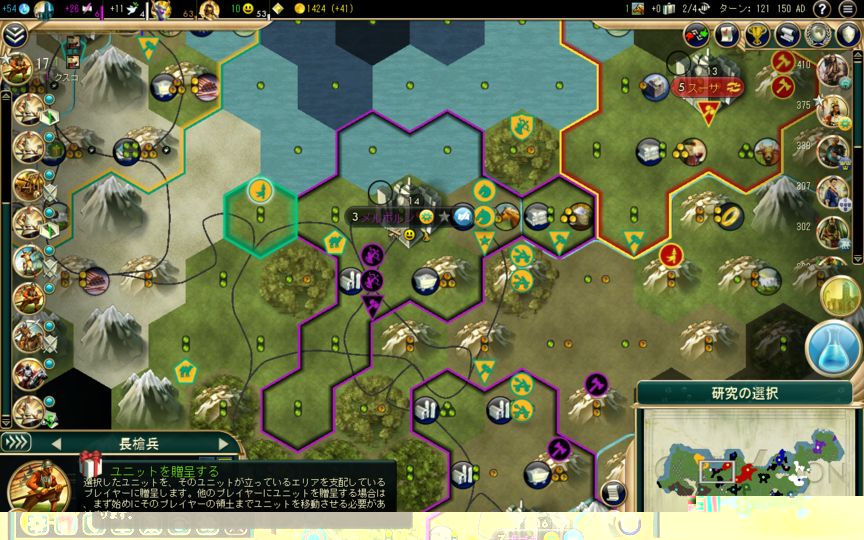This screenshot has width=864, height=540.
Task: Click the gold treasury counter in top bar
Action: (x=314, y=9)
